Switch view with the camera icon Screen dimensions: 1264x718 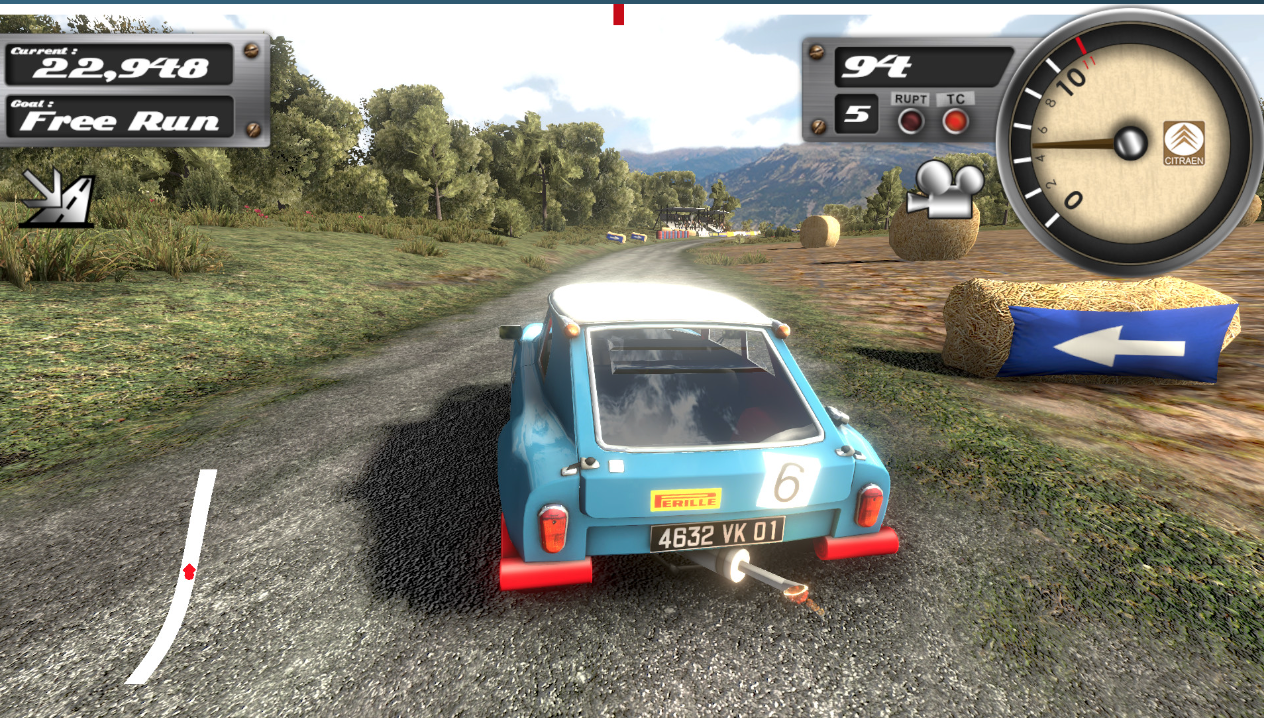[945, 189]
